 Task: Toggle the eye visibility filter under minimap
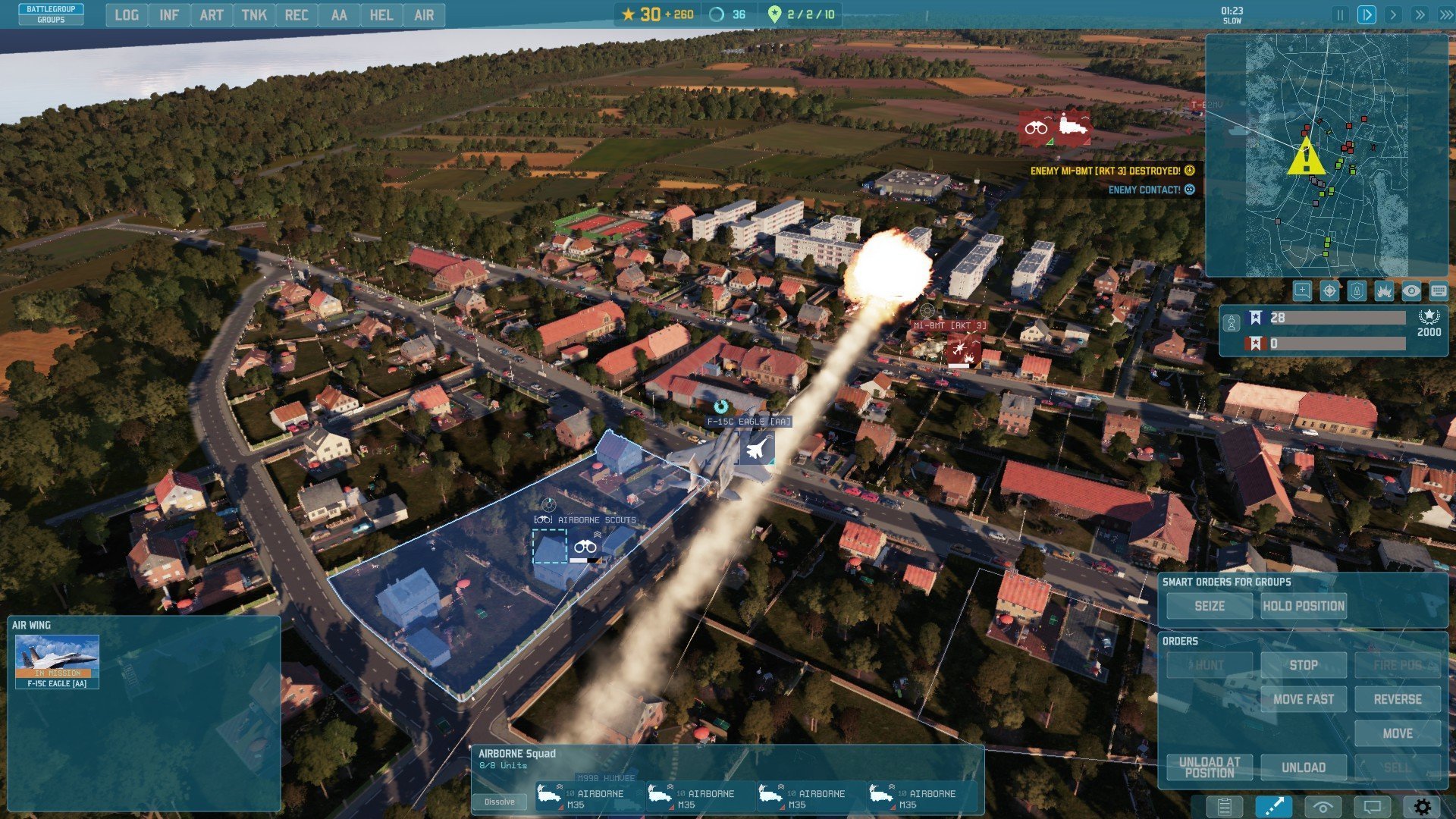[1410, 291]
